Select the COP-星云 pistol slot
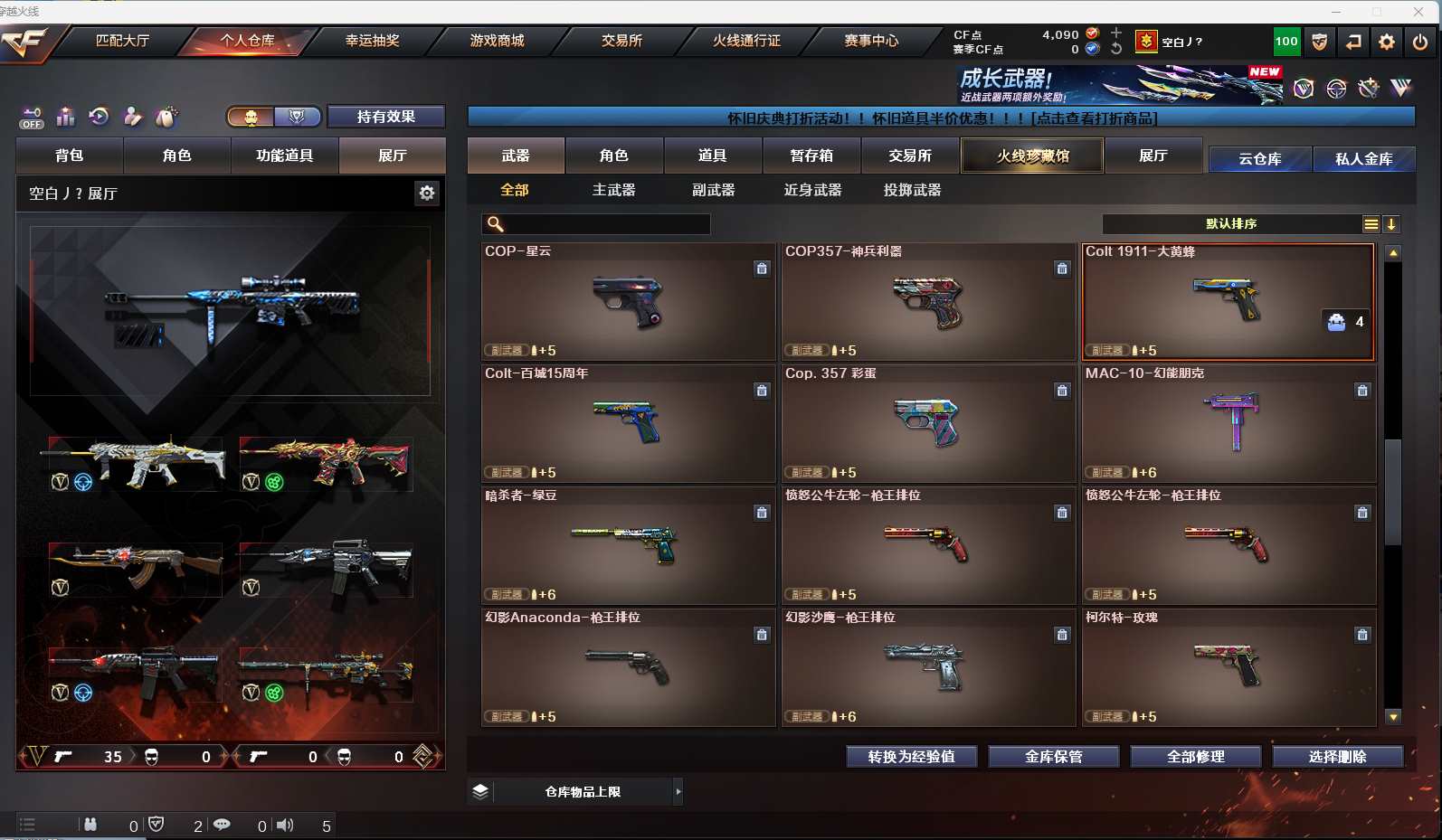The height and width of the screenshot is (840, 1442). click(628, 301)
